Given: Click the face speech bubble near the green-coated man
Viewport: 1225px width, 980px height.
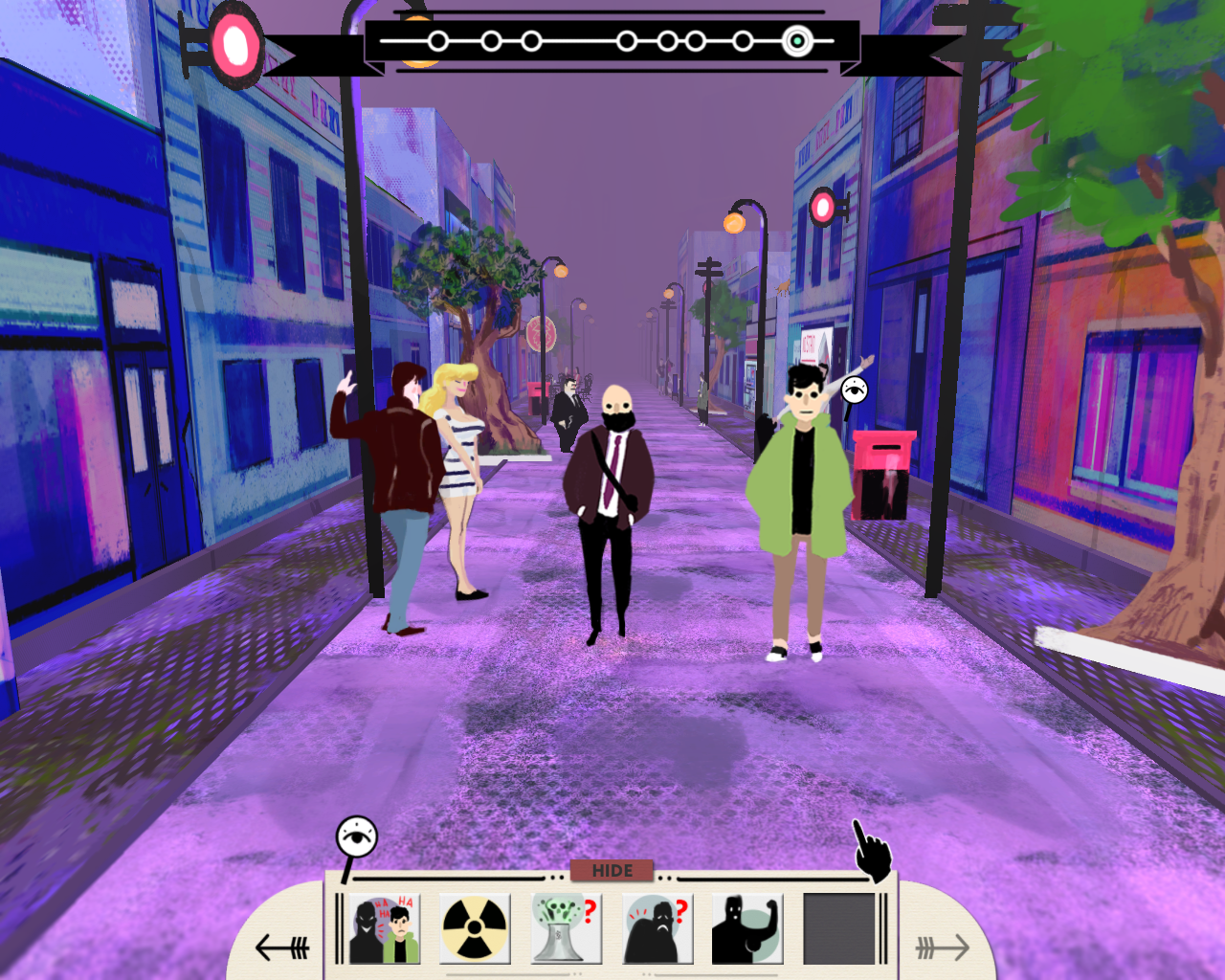Looking at the screenshot, I should tap(853, 390).
